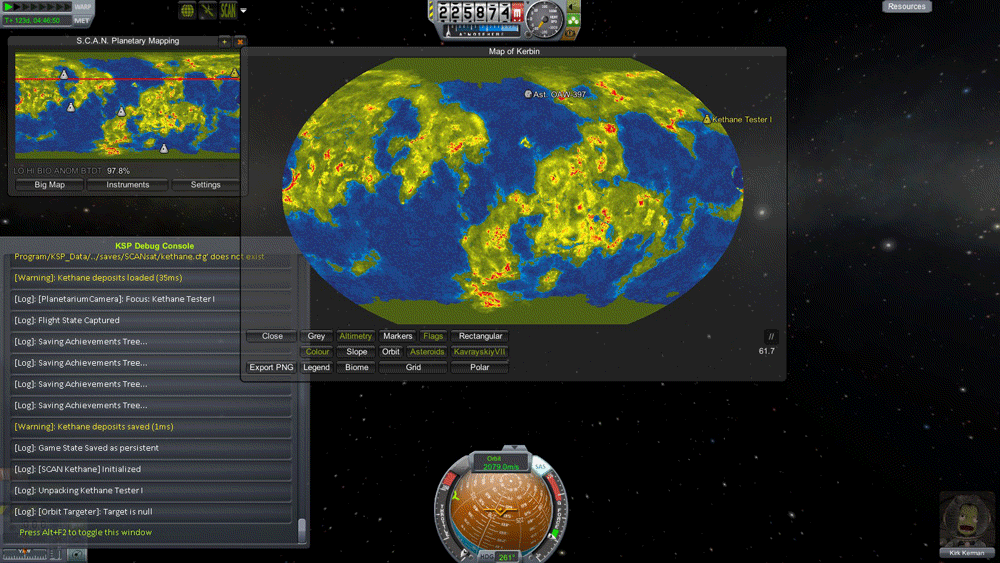Screen dimensions: 1000x563
Task: Switch map to Grey mode
Action: coord(316,337)
